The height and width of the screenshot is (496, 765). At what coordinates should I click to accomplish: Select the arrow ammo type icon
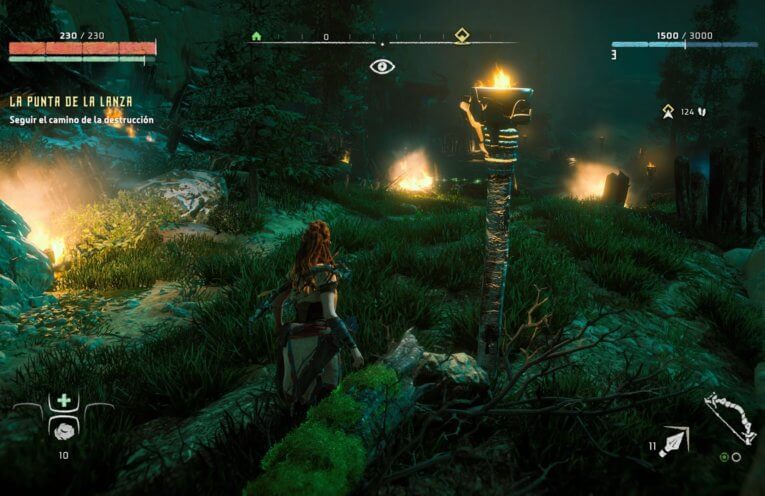tap(674, 439)
